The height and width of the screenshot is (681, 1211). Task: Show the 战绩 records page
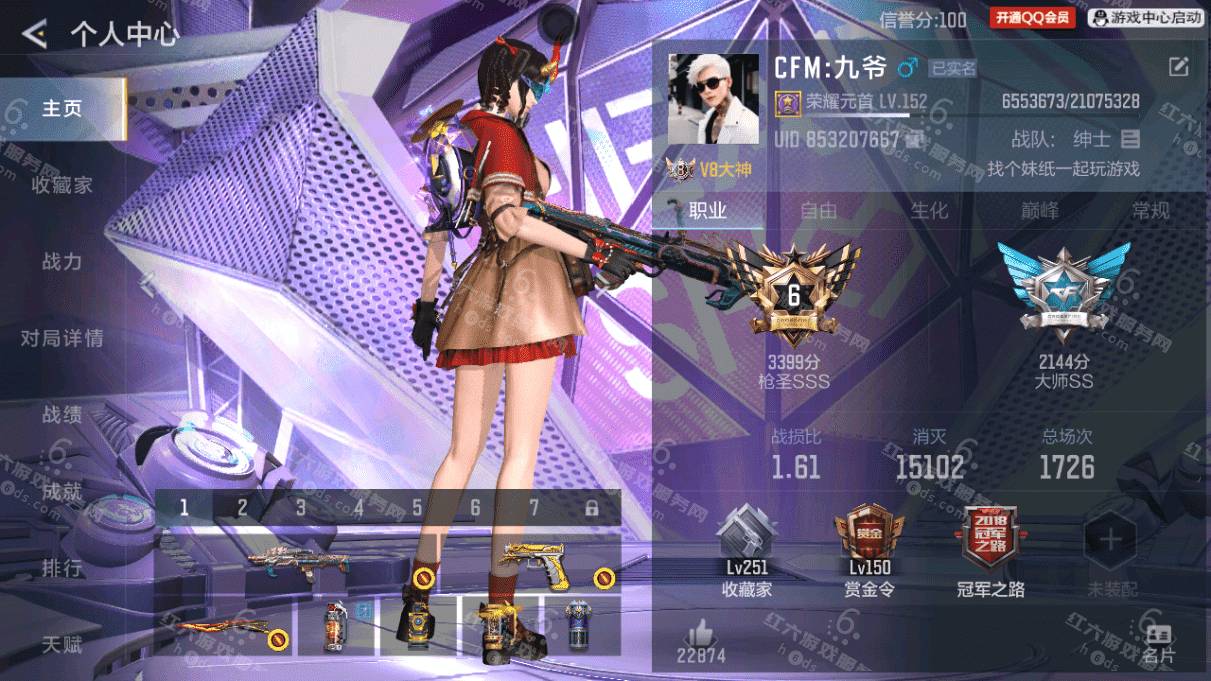coord(62,415)
